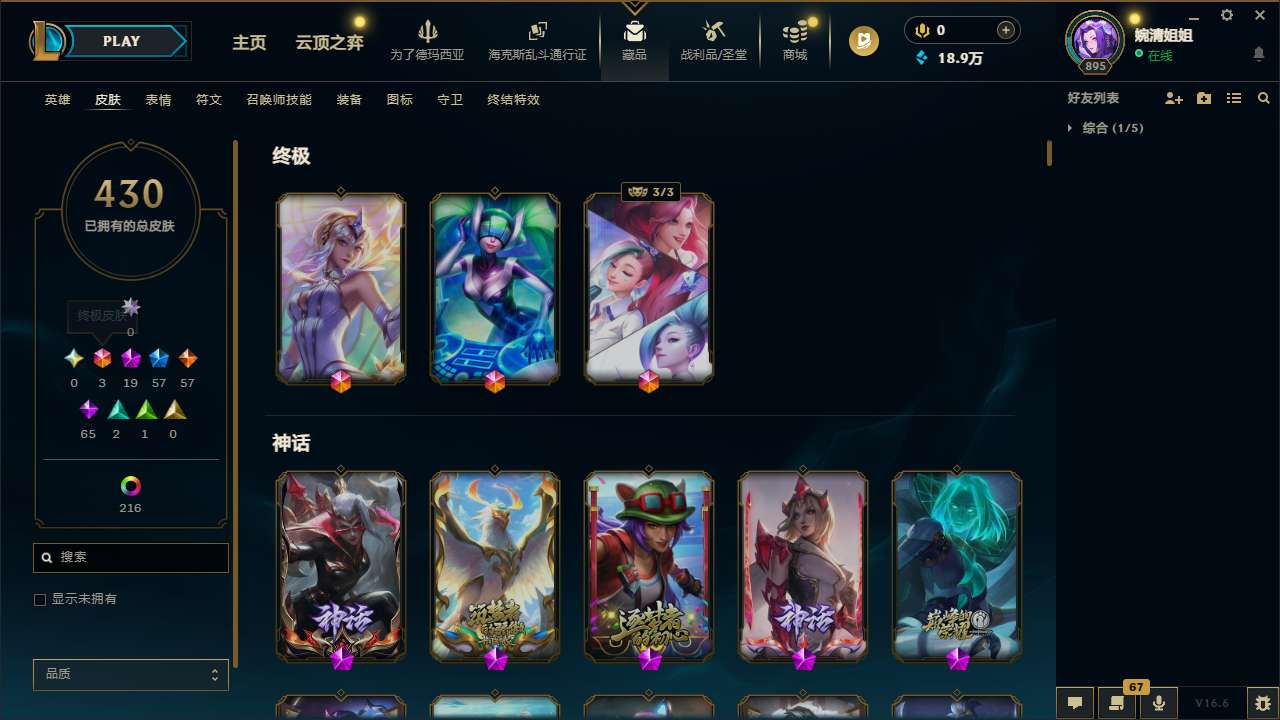Open the 品质 quality dropdown
The height and width of the screenshot is (720, 1280).
(130, 674)
